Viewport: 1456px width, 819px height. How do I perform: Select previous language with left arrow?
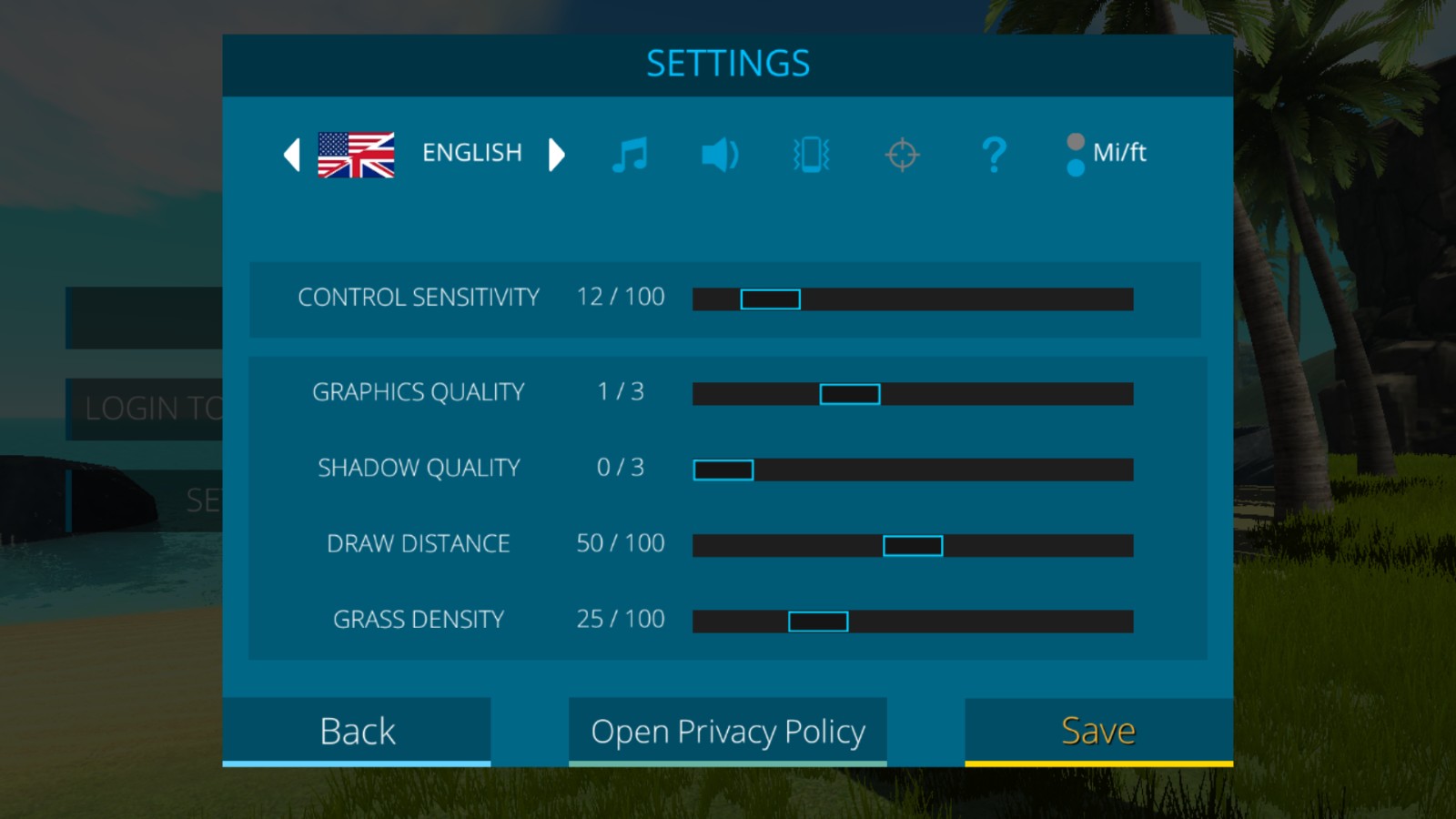pyautogui.click(x=292, y=155)
